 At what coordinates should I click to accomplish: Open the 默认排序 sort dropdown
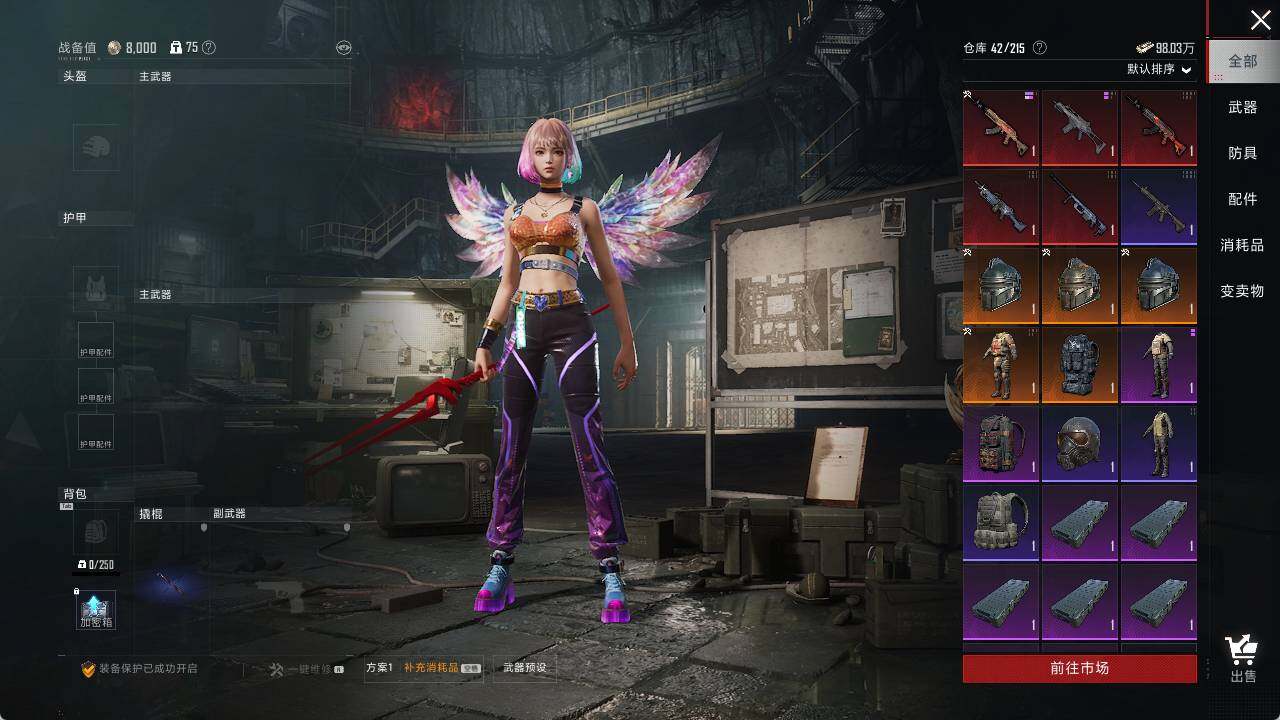(1159, 69)
